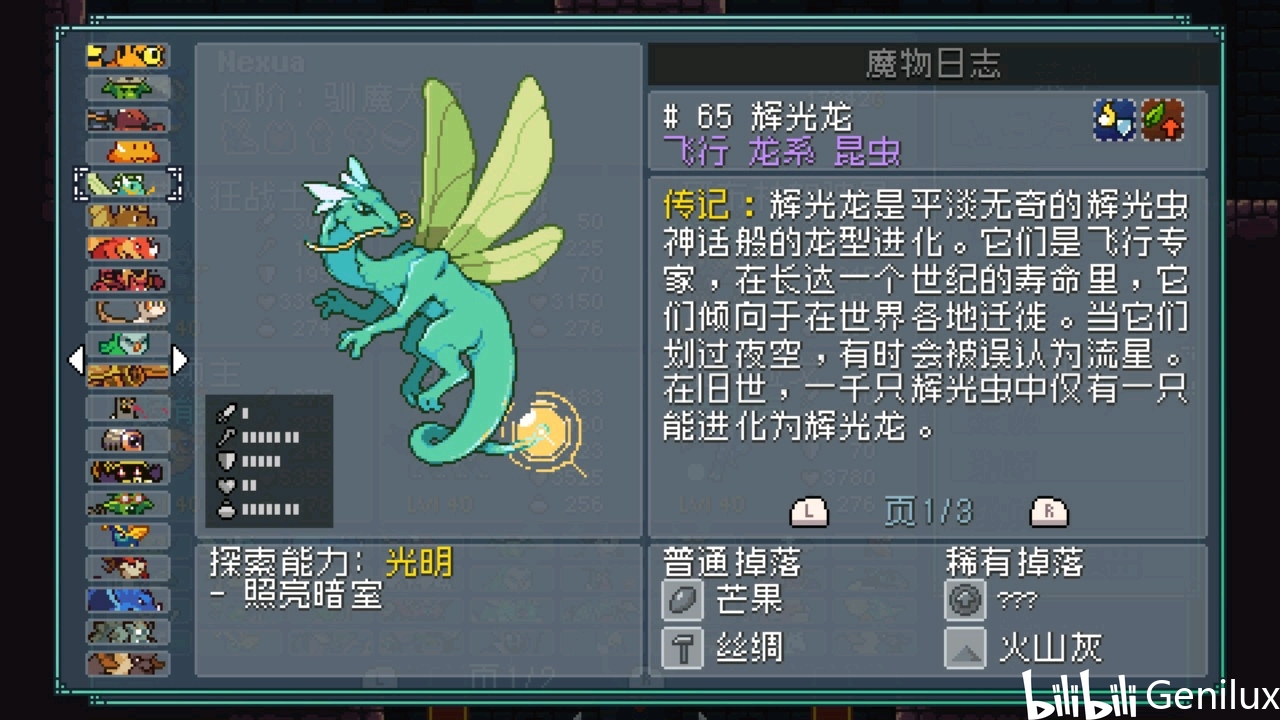Inspect the leaf with red arrow skill icon
This screenshot has width=1280, height=720.
1163,120
